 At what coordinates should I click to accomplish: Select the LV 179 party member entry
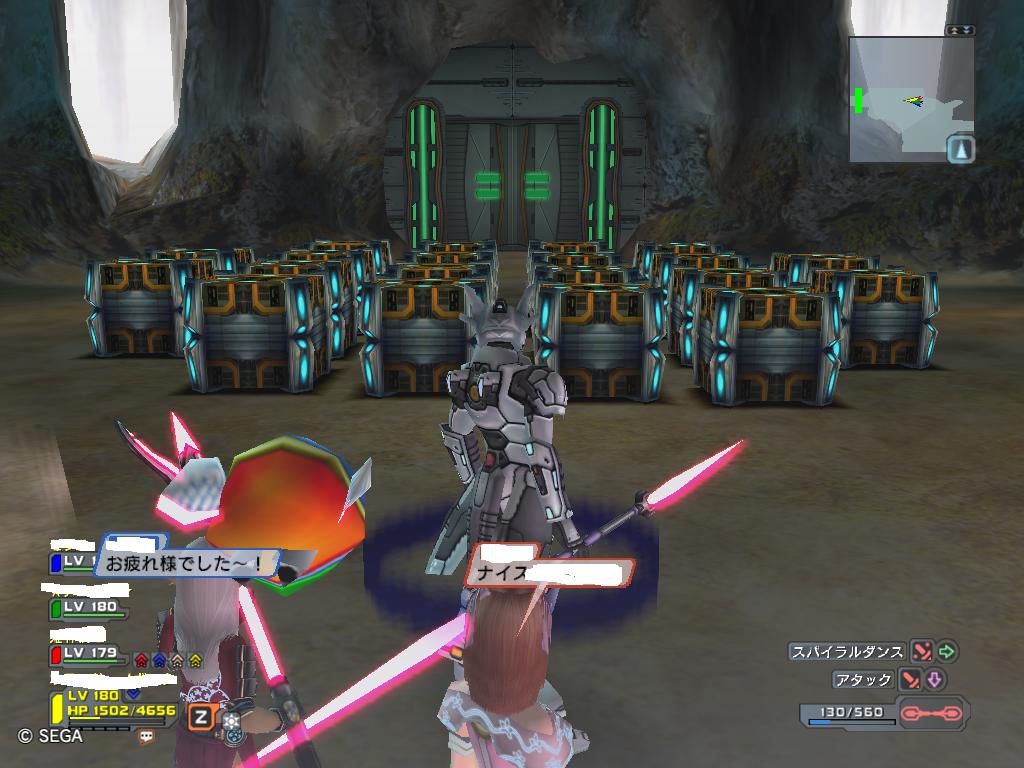point(90,653)
